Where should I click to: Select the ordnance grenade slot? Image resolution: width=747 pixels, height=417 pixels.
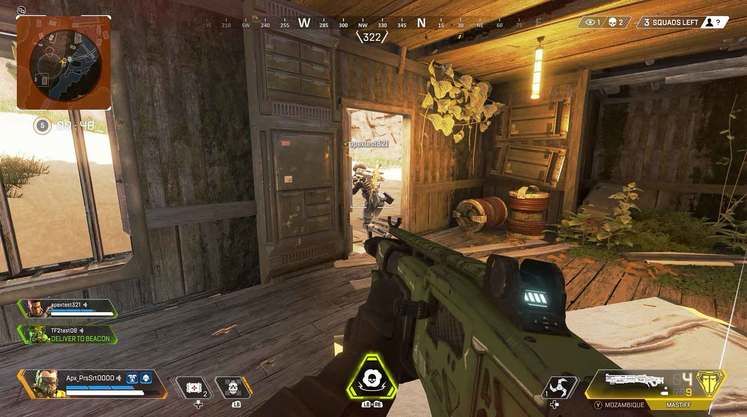coord(559,386)
